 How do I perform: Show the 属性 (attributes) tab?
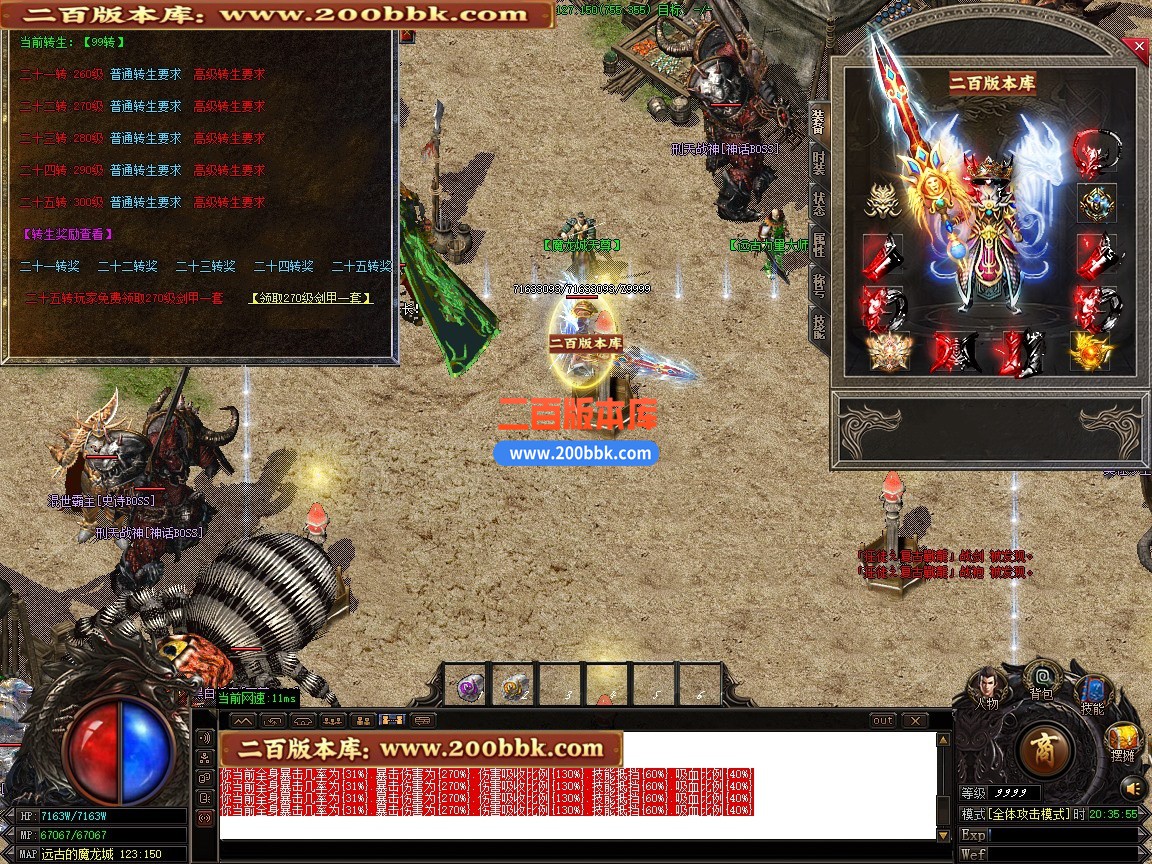pyautogui.click(x=819, y=244)
